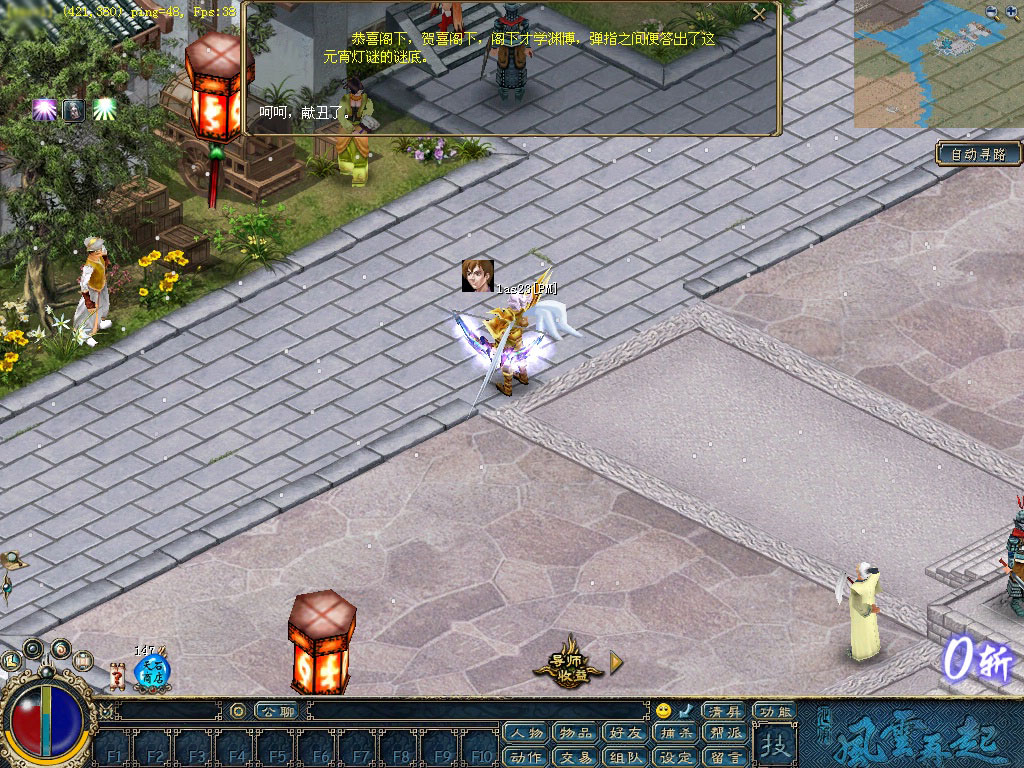Viewport: 1024px width, 768px height.
Task: Switch the 公聊 chat channel
Action: point(276,711)
